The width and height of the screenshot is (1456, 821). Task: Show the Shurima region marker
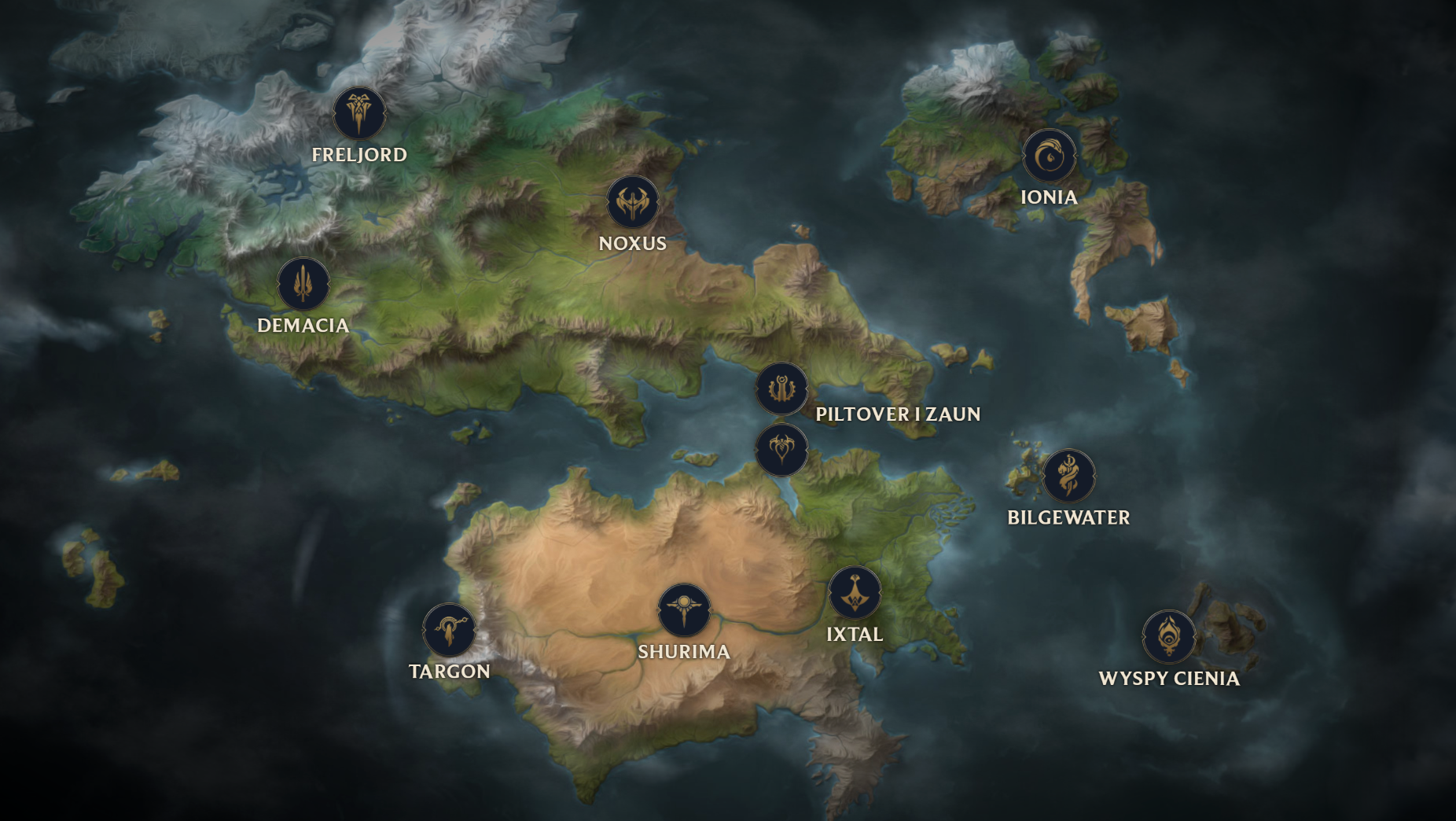tap(684, 610)
